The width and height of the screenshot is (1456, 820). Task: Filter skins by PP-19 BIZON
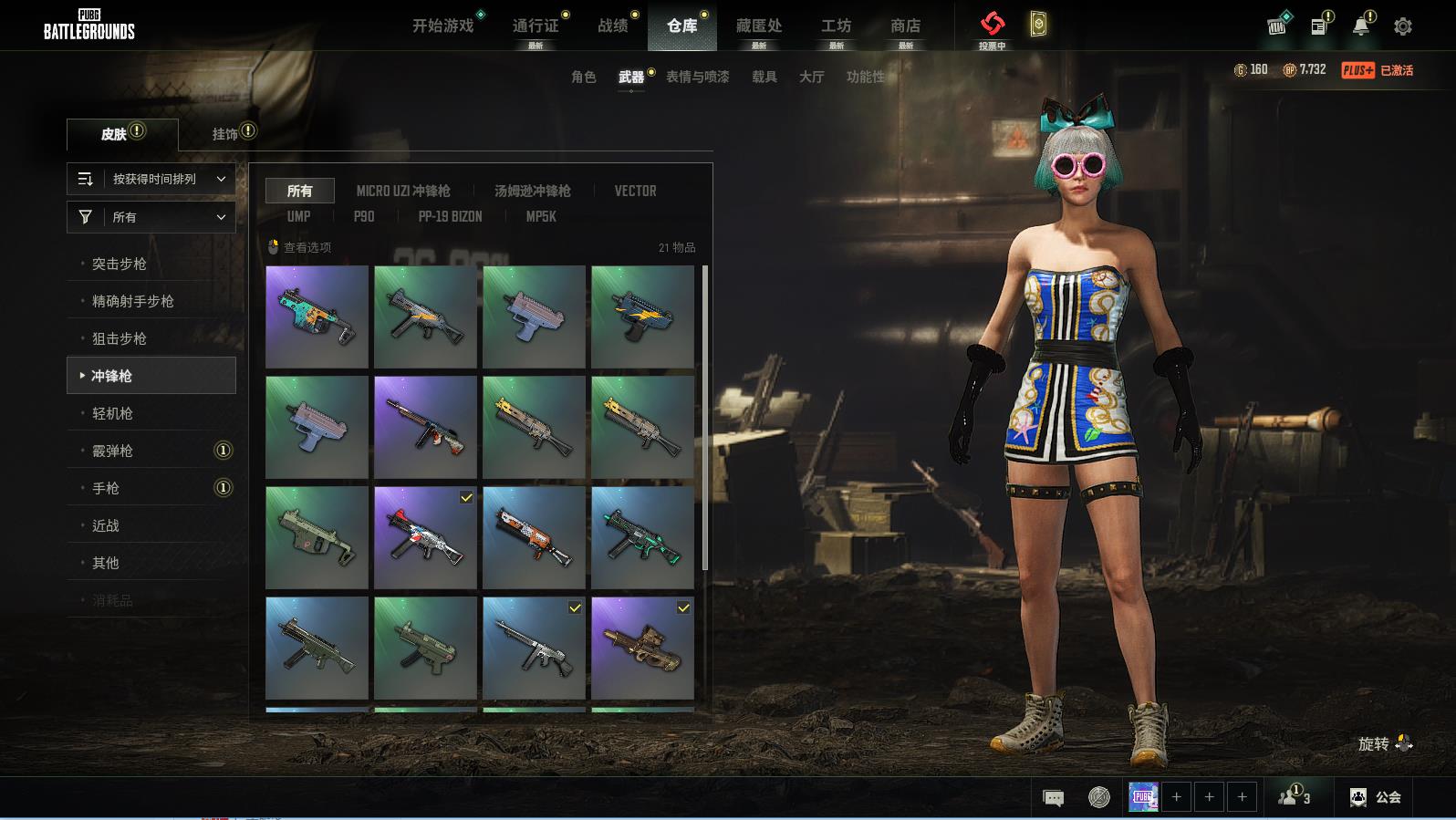click(450, 216)
